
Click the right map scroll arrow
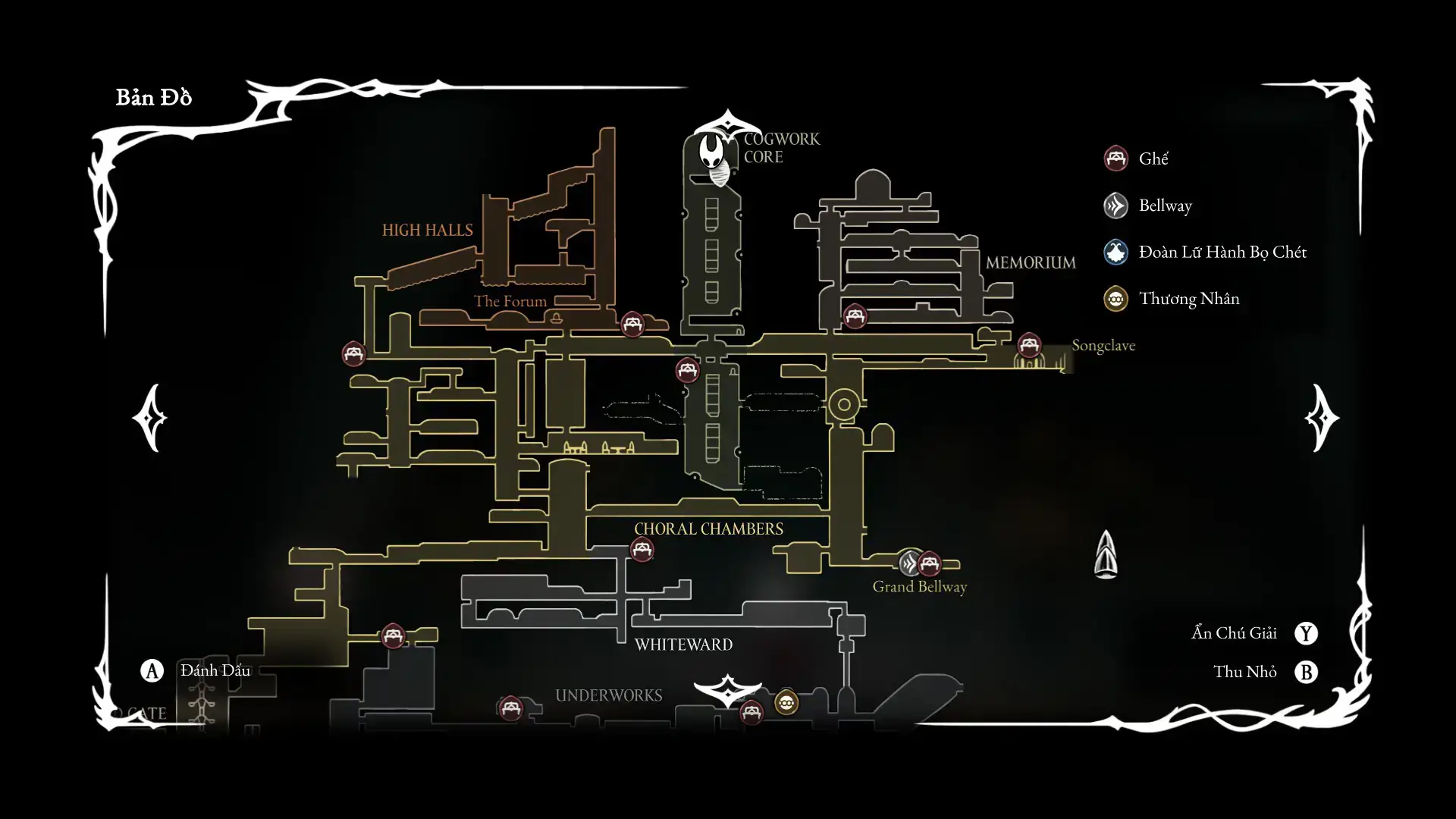click(x=1322, y=418)
